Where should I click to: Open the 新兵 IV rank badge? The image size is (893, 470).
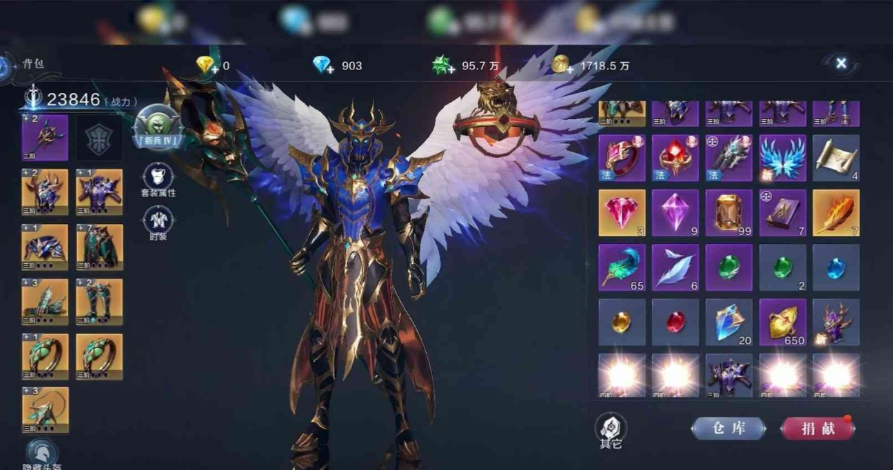[x=157, y=127]
